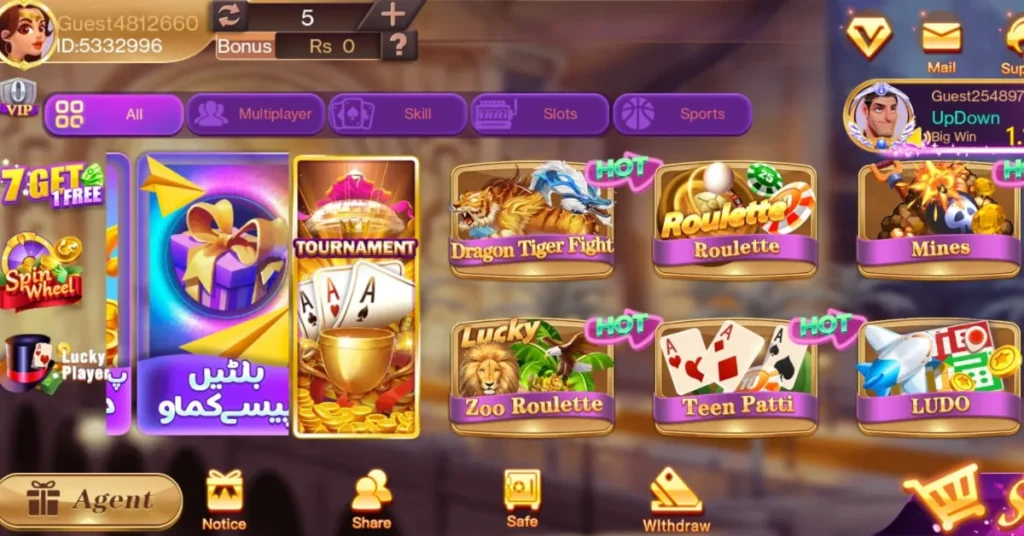Screen dimensions: 1024x536
Task: Switch to the Multiplayer tab
Action: 256,114
